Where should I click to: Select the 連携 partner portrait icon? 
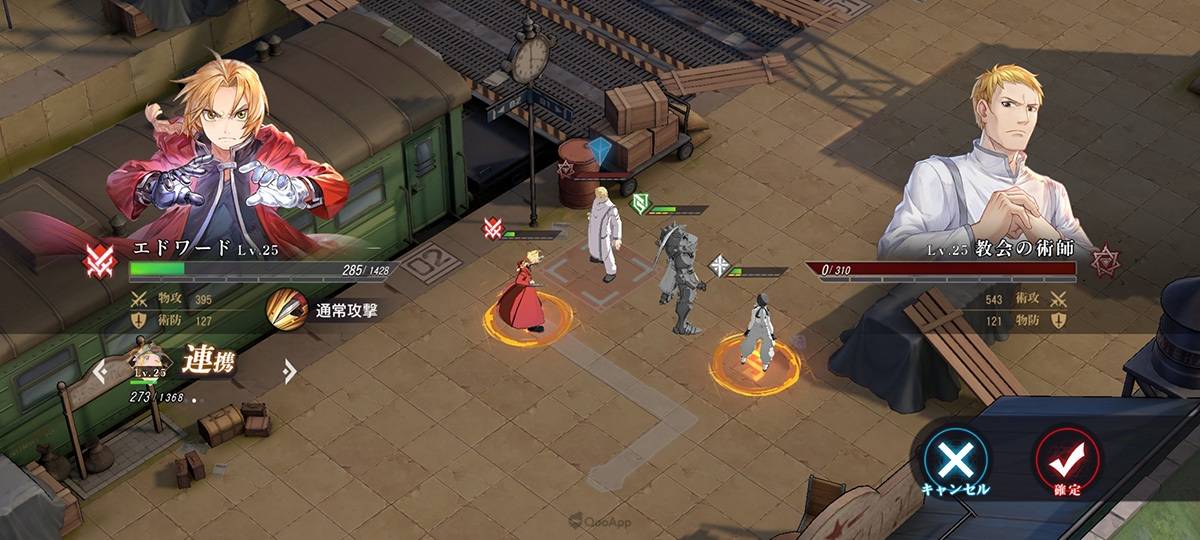[148, 362]
